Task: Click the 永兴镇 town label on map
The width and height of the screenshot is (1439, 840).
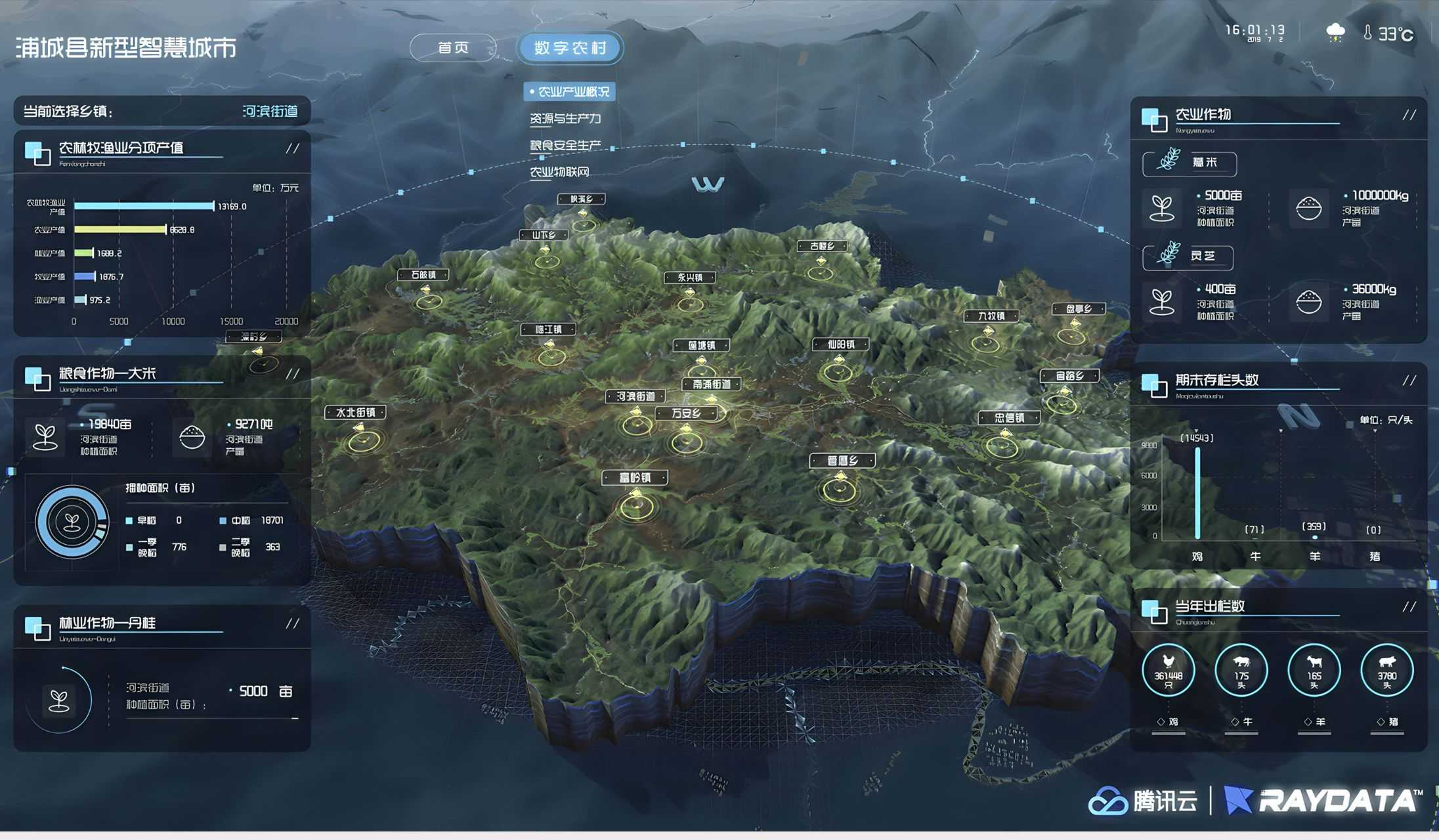Action: tap(690, 278)
